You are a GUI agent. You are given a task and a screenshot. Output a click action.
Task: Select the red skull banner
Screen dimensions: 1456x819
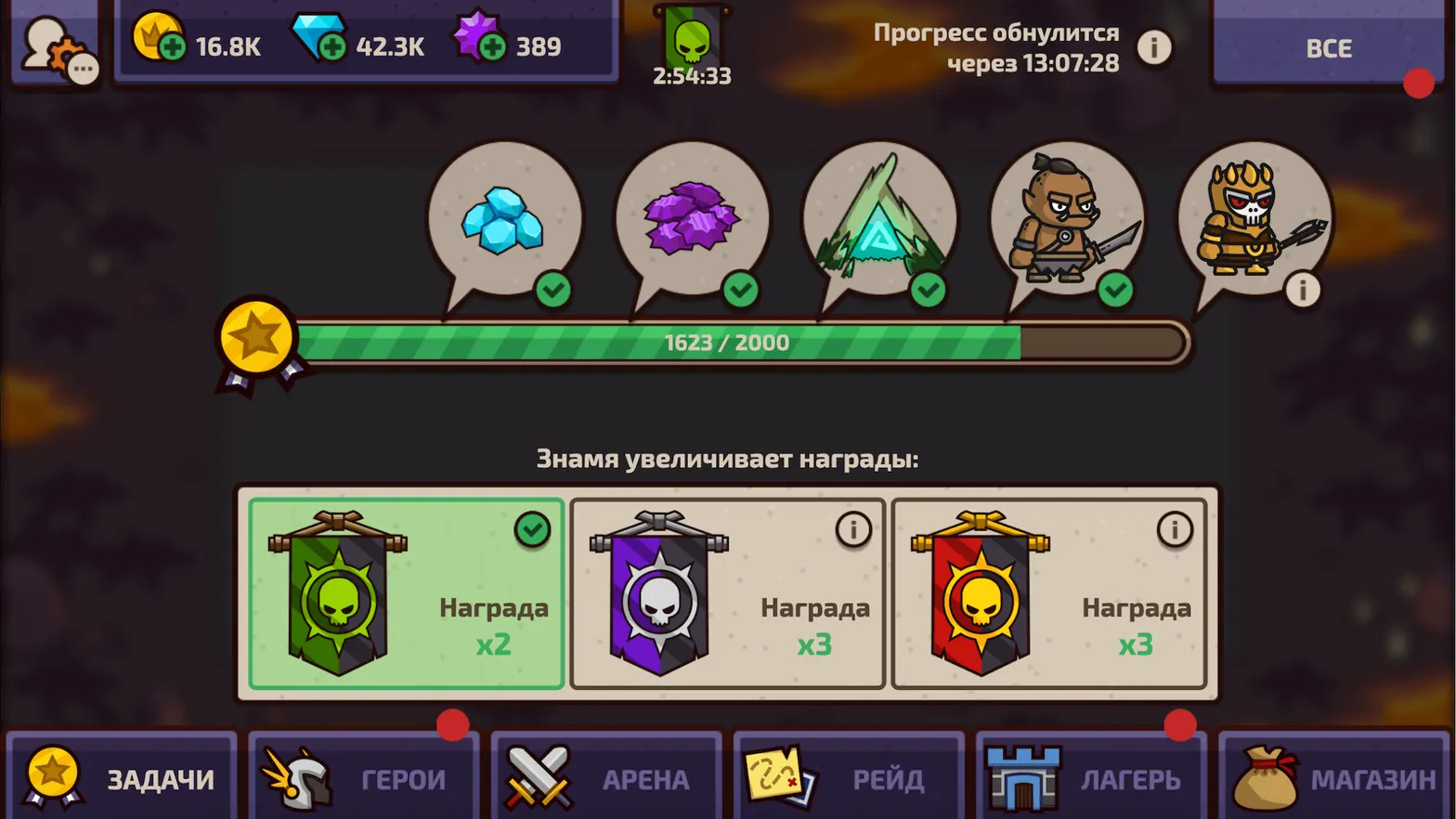click(x=1048, y=594)
